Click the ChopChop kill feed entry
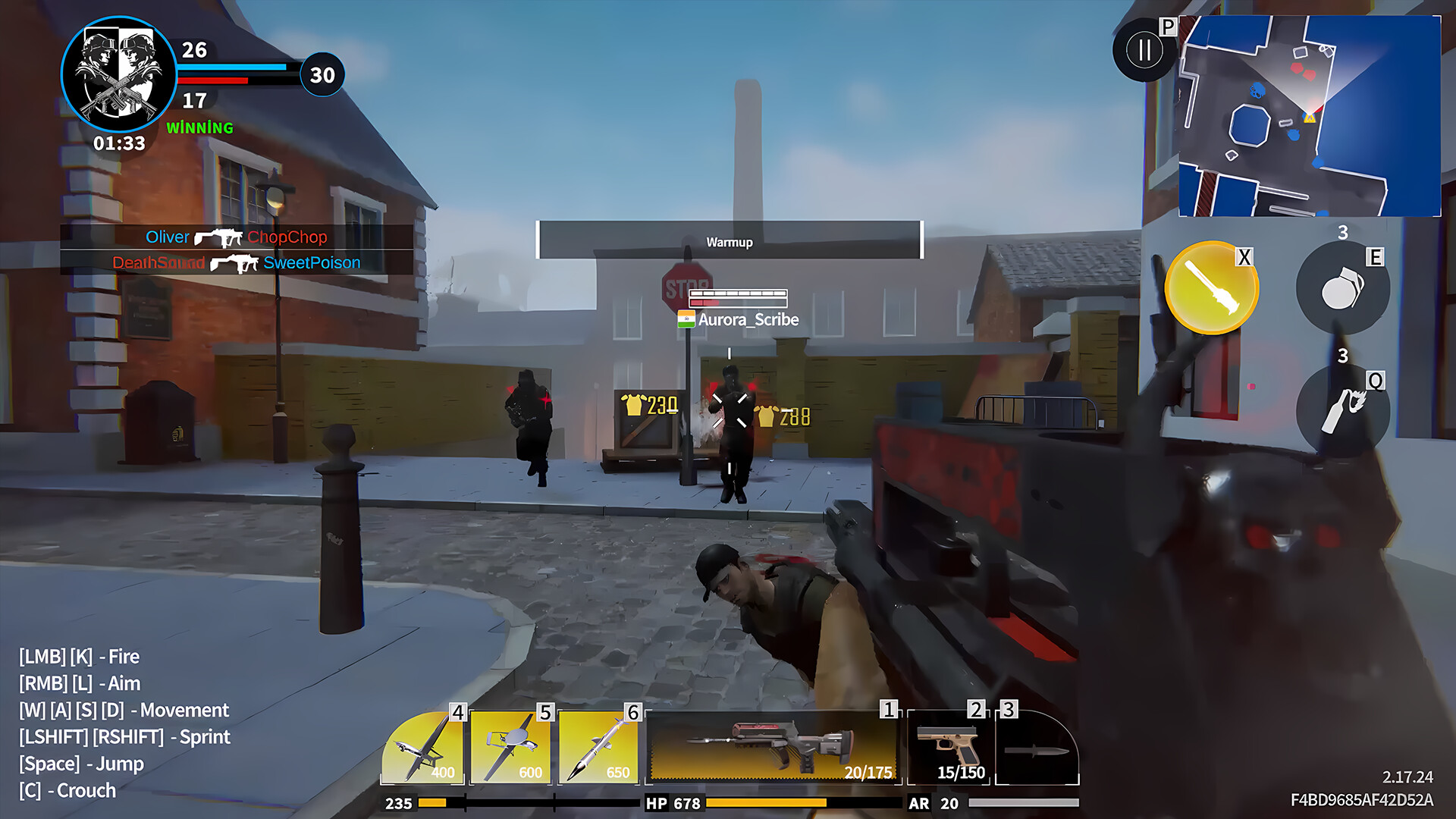This screenshot has width=1456, height=819. tap(287, 237)
